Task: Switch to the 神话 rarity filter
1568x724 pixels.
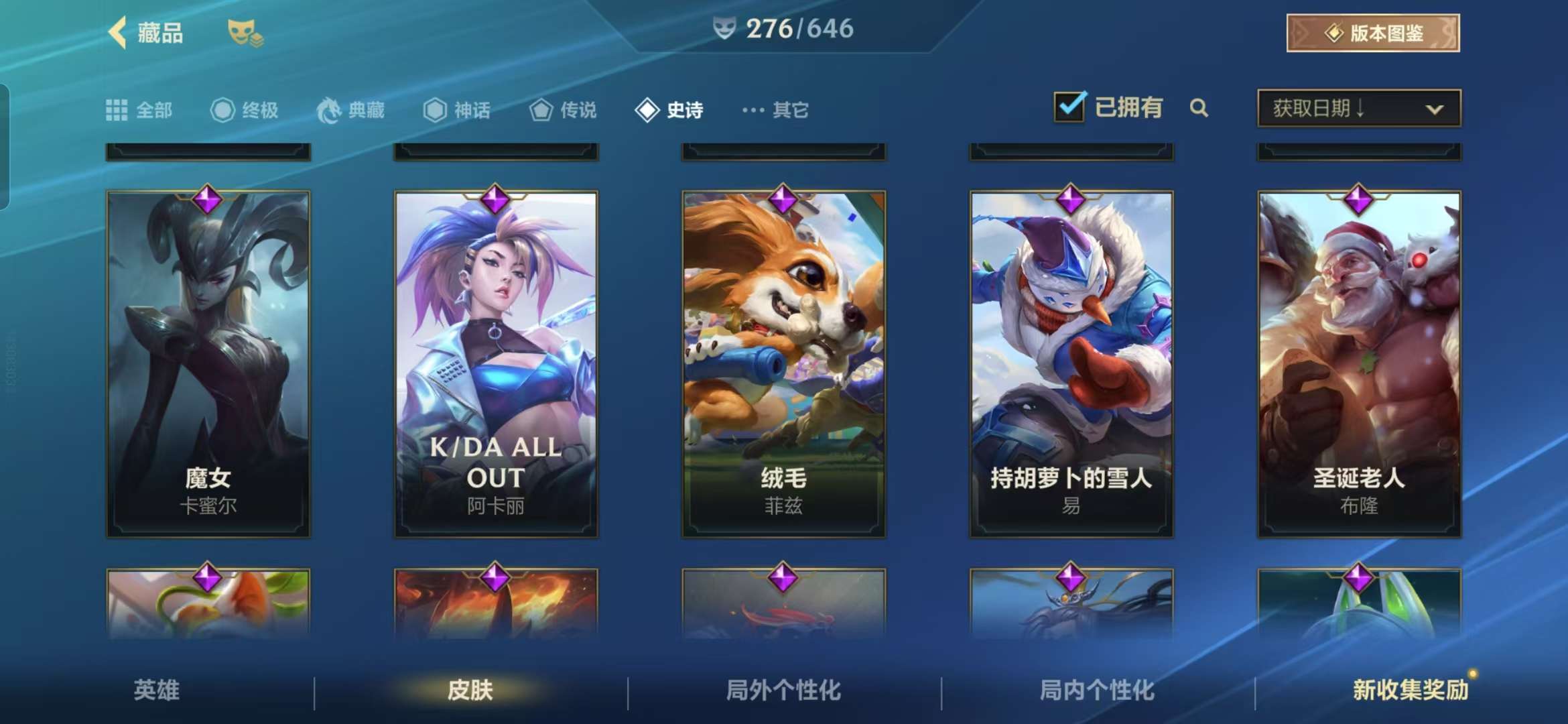Action: click(x=457, y=110)
